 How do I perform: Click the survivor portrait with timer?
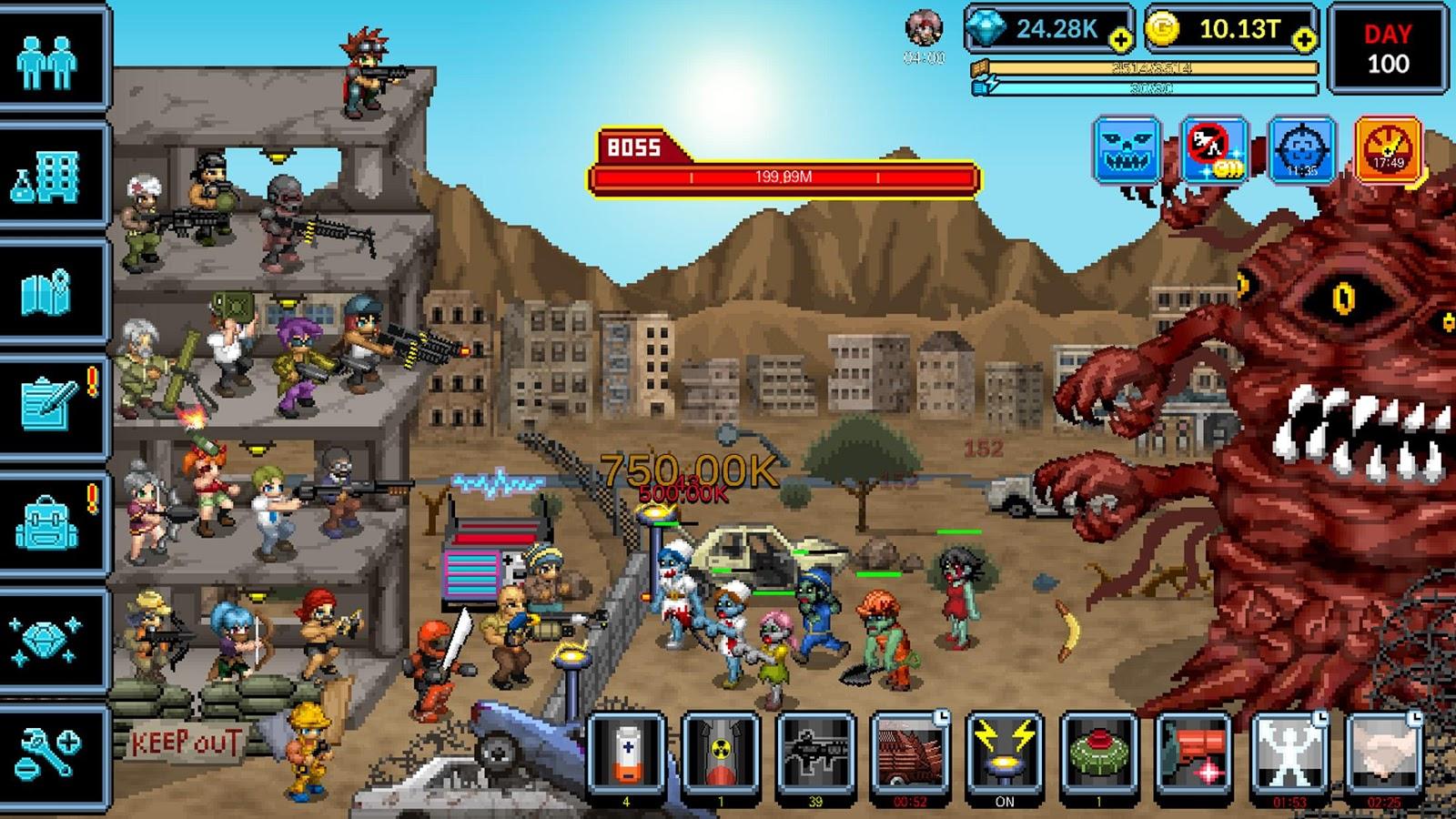click(924, 30)
